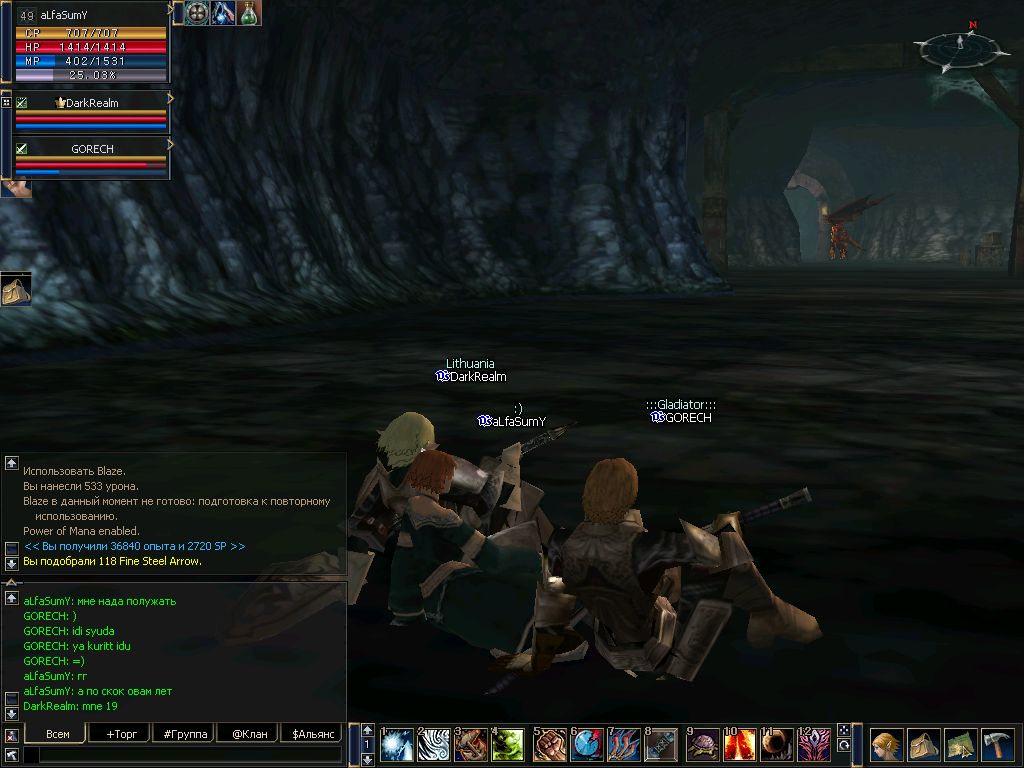This screenshot has width=1024, height=768.
Task: Activate the blue energy burst skill in slot 1
Action: click(x=399, y=745)
